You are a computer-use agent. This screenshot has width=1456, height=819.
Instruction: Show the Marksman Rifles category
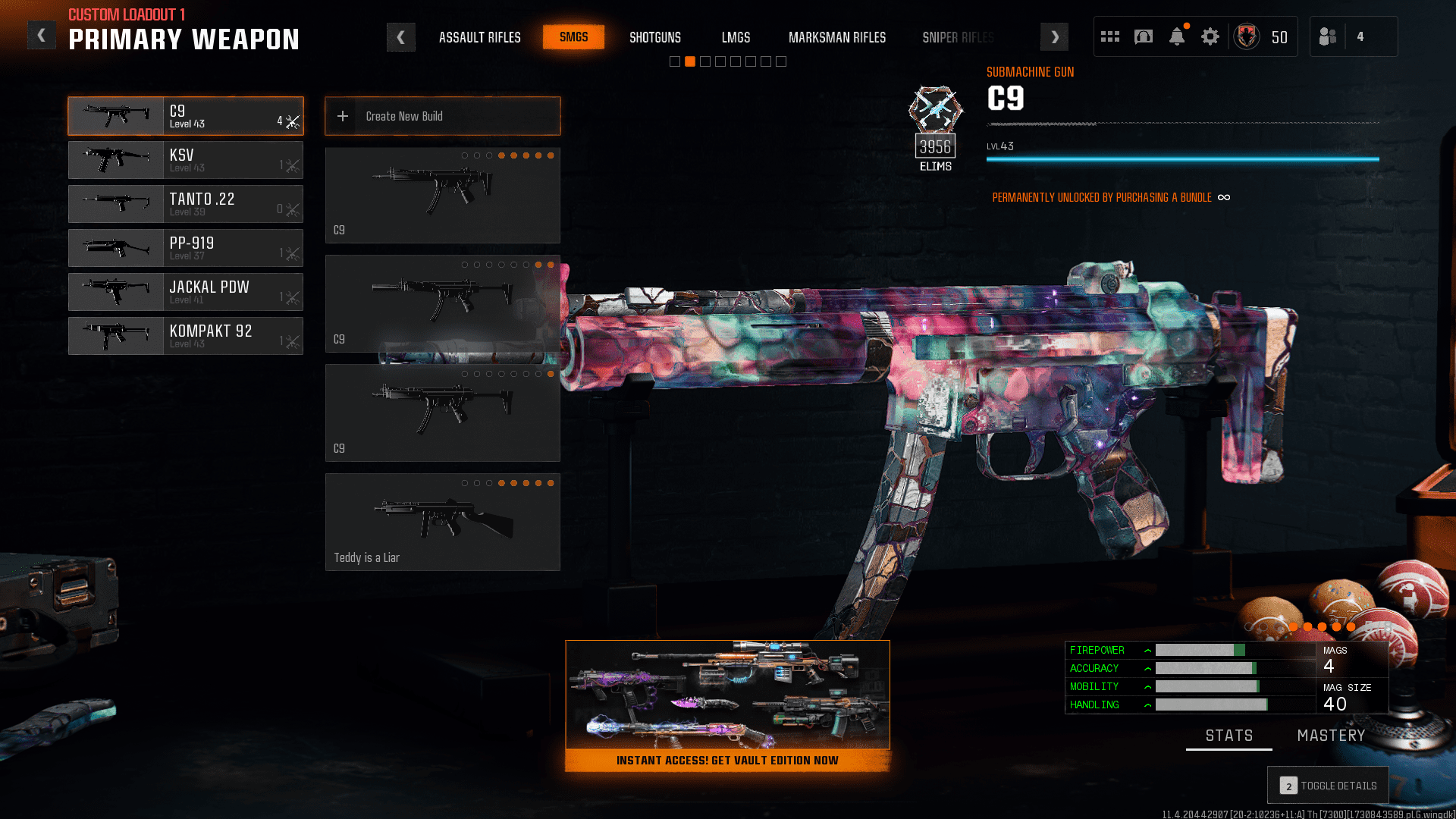836,37
